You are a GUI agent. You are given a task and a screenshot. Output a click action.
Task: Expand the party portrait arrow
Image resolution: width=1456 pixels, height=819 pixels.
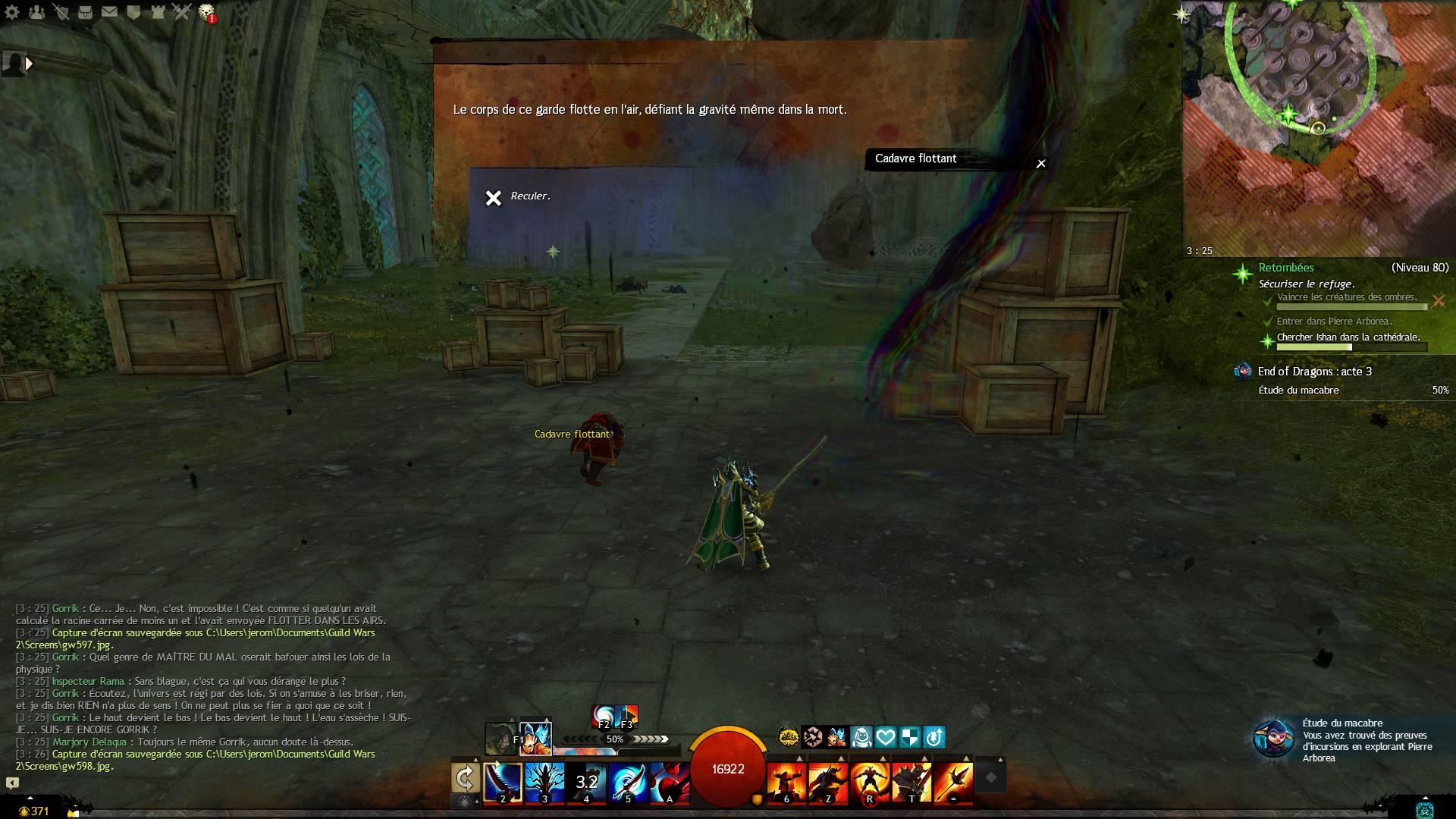[x=29, y=64]
